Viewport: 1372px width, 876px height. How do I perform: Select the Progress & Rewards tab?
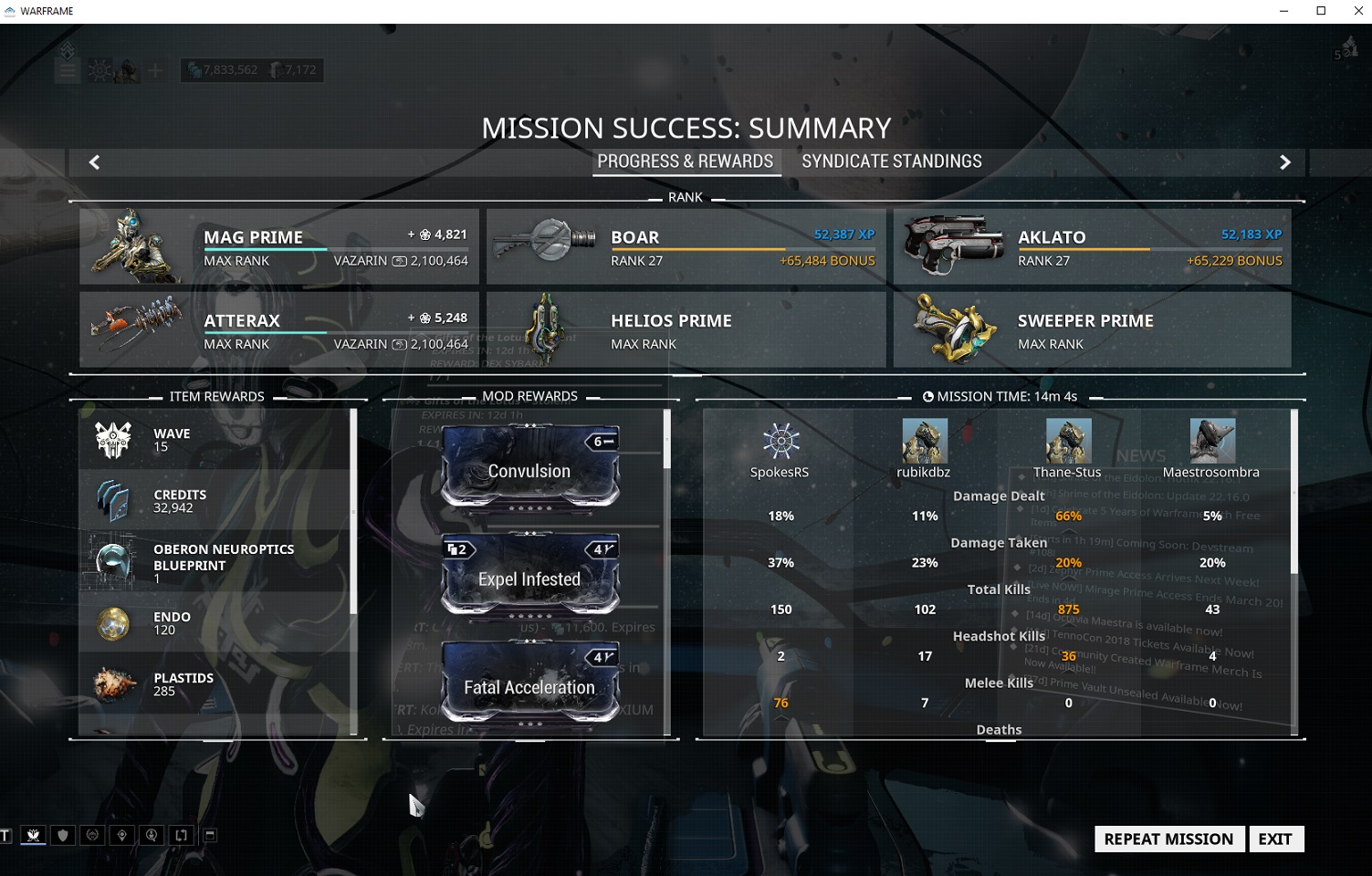685,162
